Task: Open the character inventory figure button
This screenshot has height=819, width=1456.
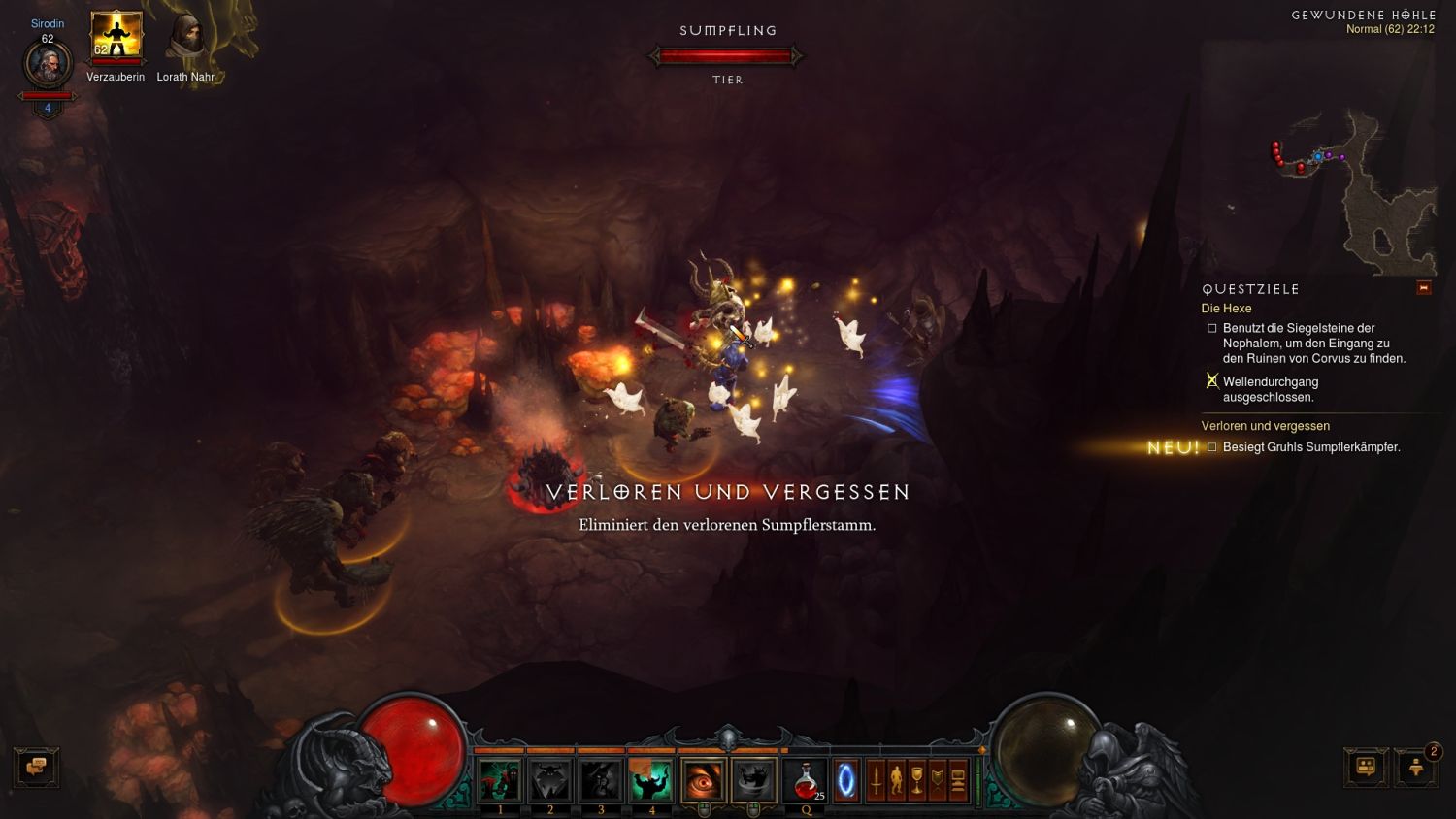Action: click(x=896, y=780)
